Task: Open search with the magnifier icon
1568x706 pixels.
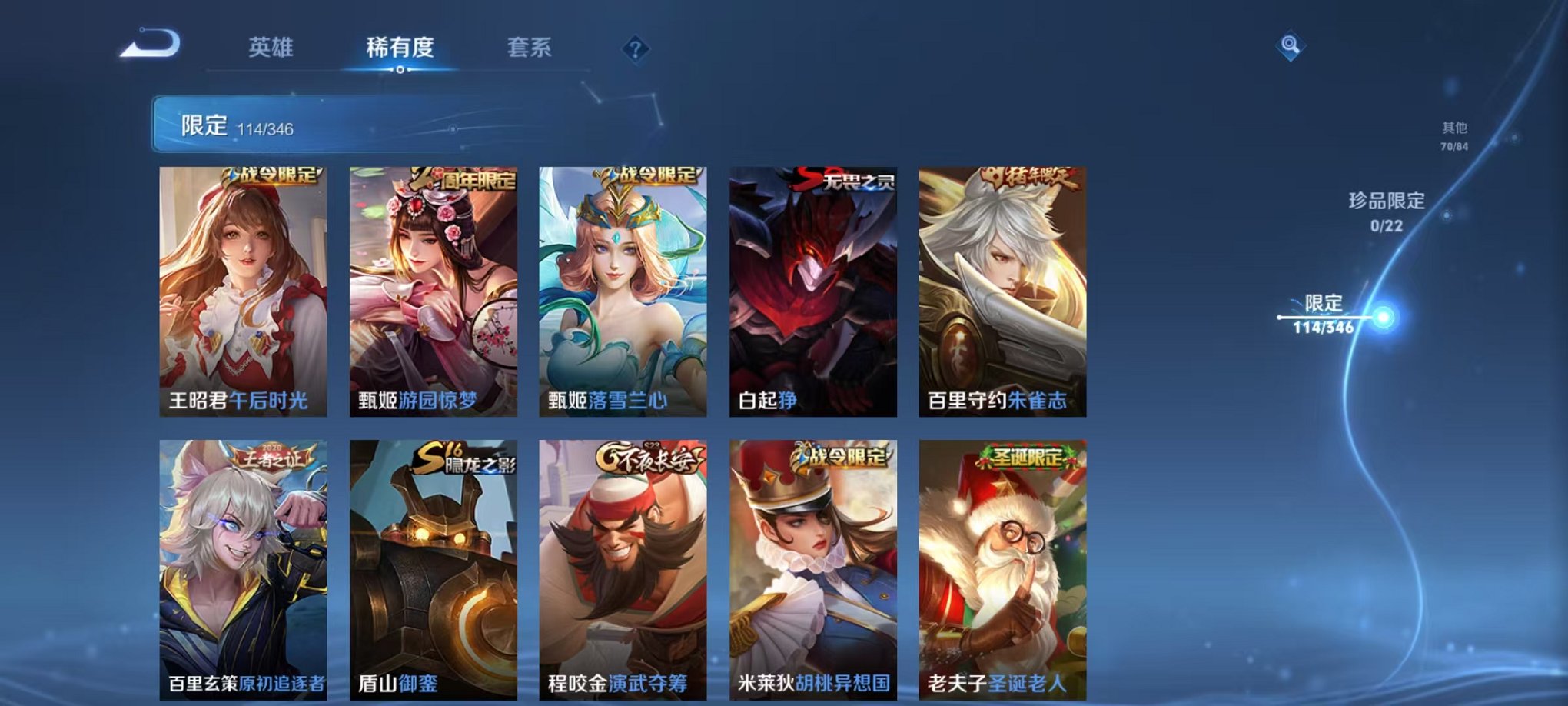Action: (1288, 44)
